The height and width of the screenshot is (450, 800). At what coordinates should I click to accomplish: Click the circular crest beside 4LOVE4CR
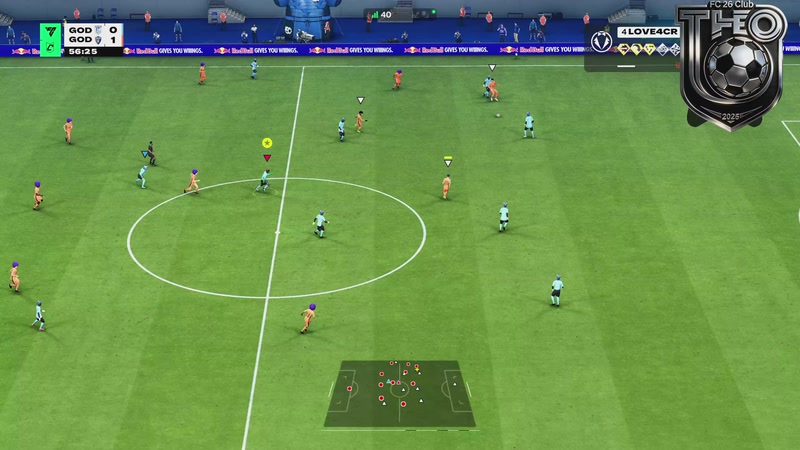click(x=601, y=41)
